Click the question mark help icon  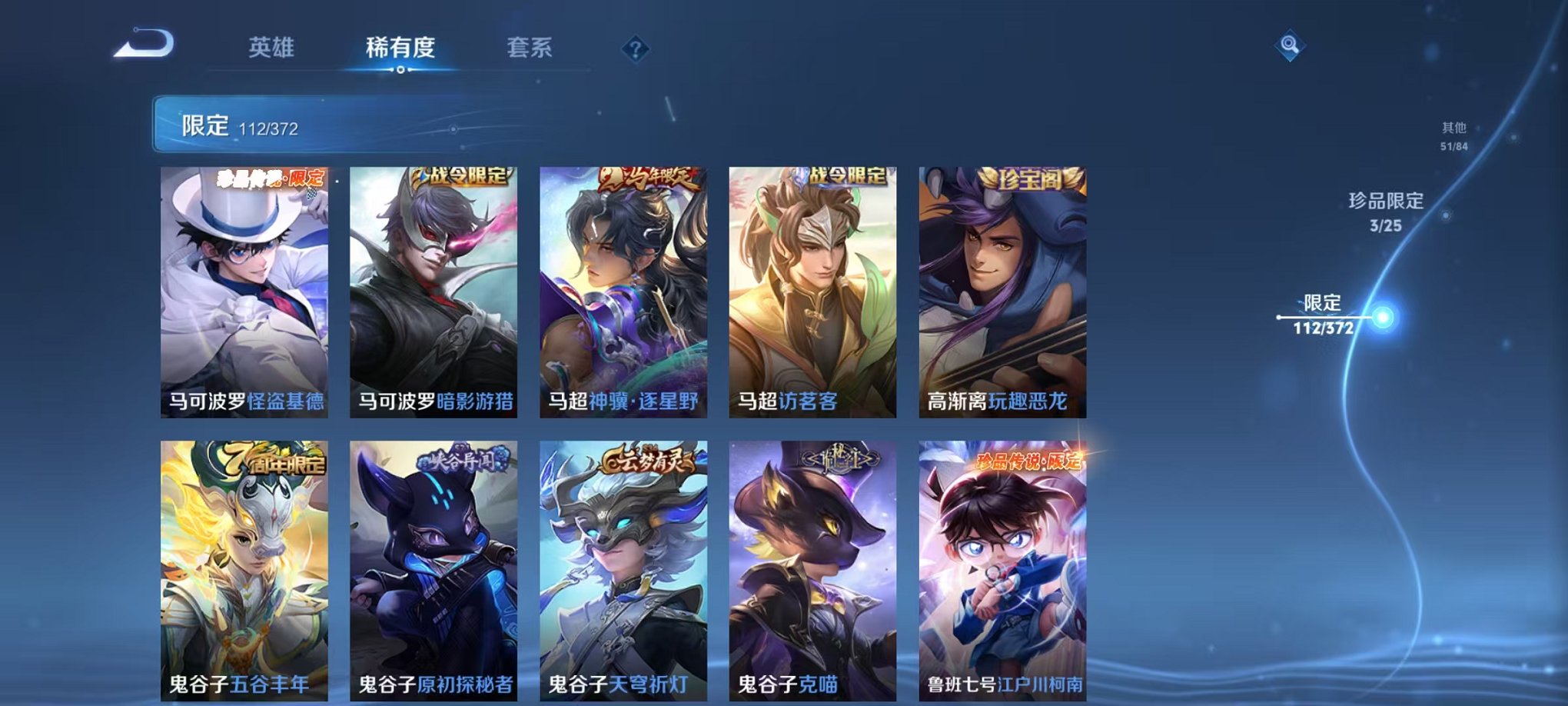(x=633, y=49)
